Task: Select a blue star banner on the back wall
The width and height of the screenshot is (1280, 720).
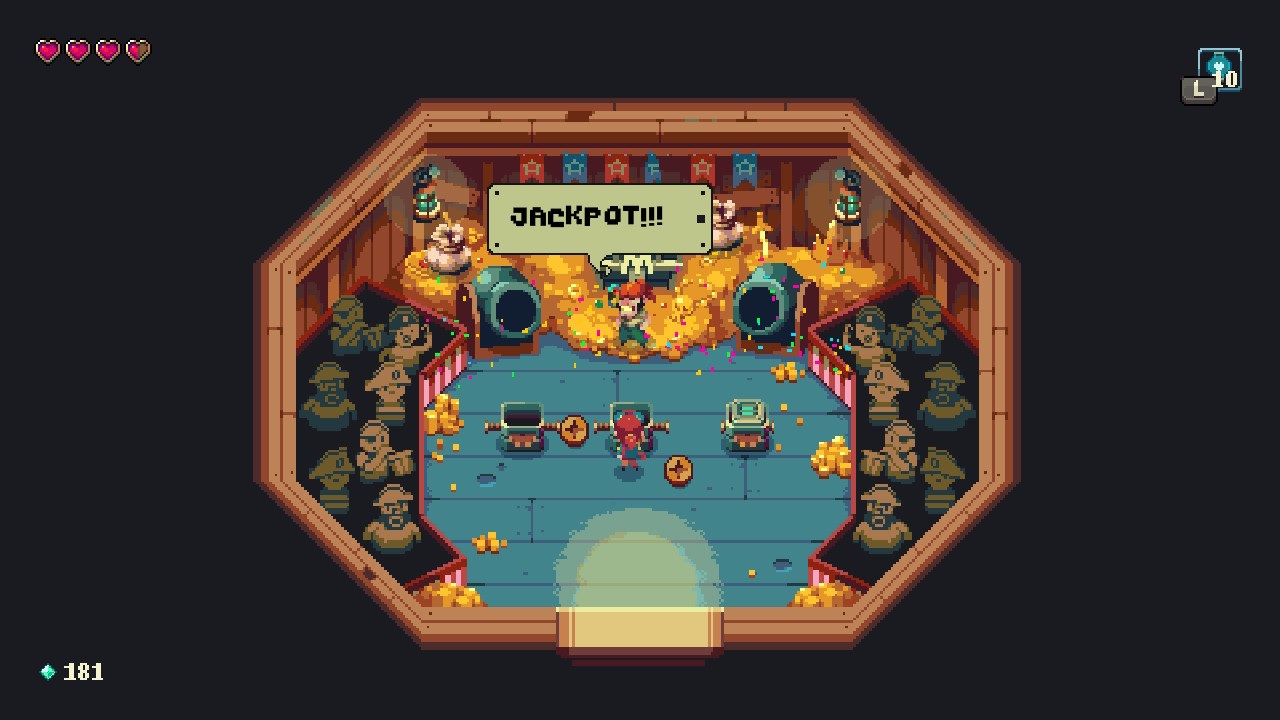Action: tap(573, 165)
